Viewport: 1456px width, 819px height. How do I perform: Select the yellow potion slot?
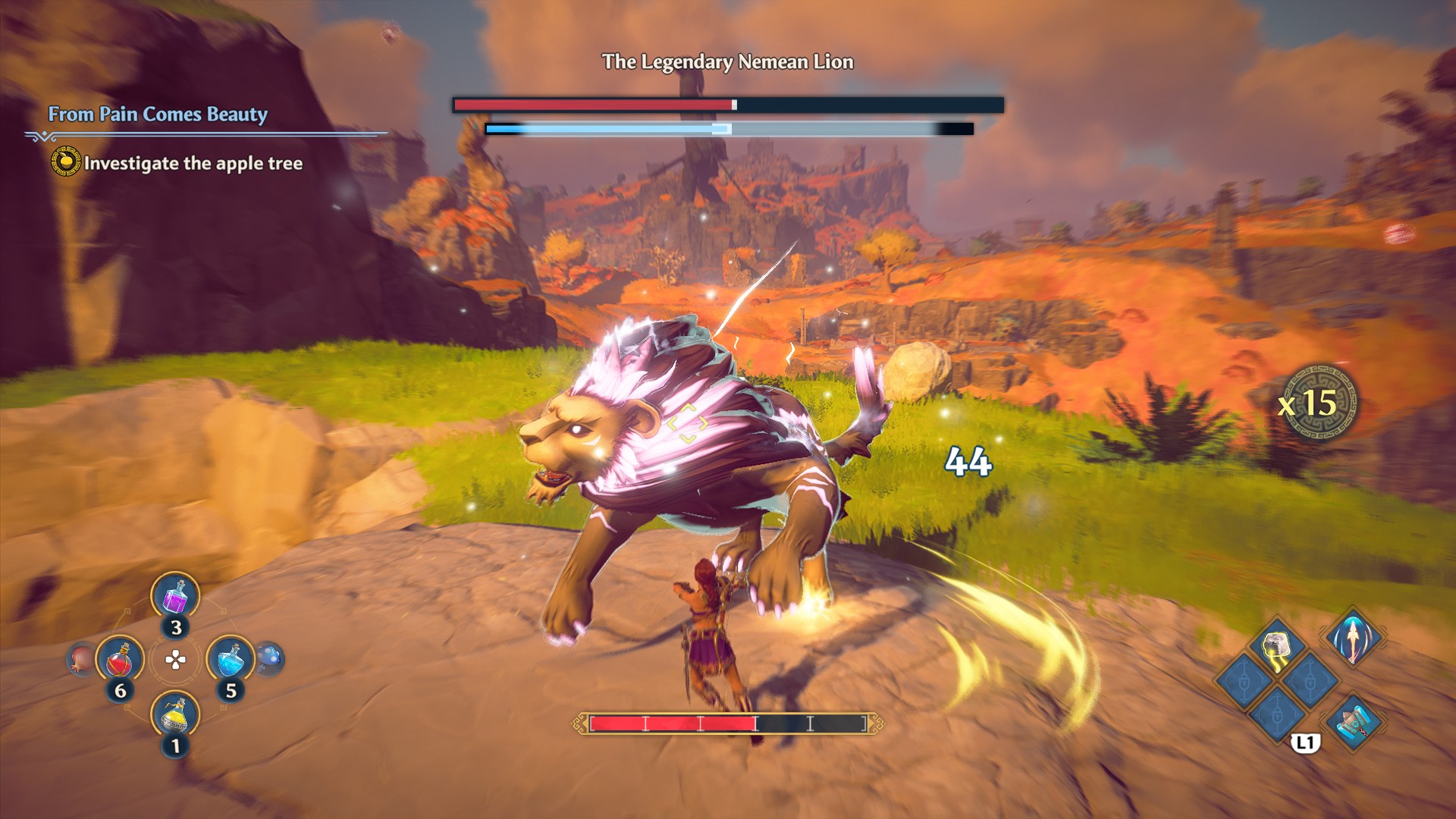click(x=175, y=715)
